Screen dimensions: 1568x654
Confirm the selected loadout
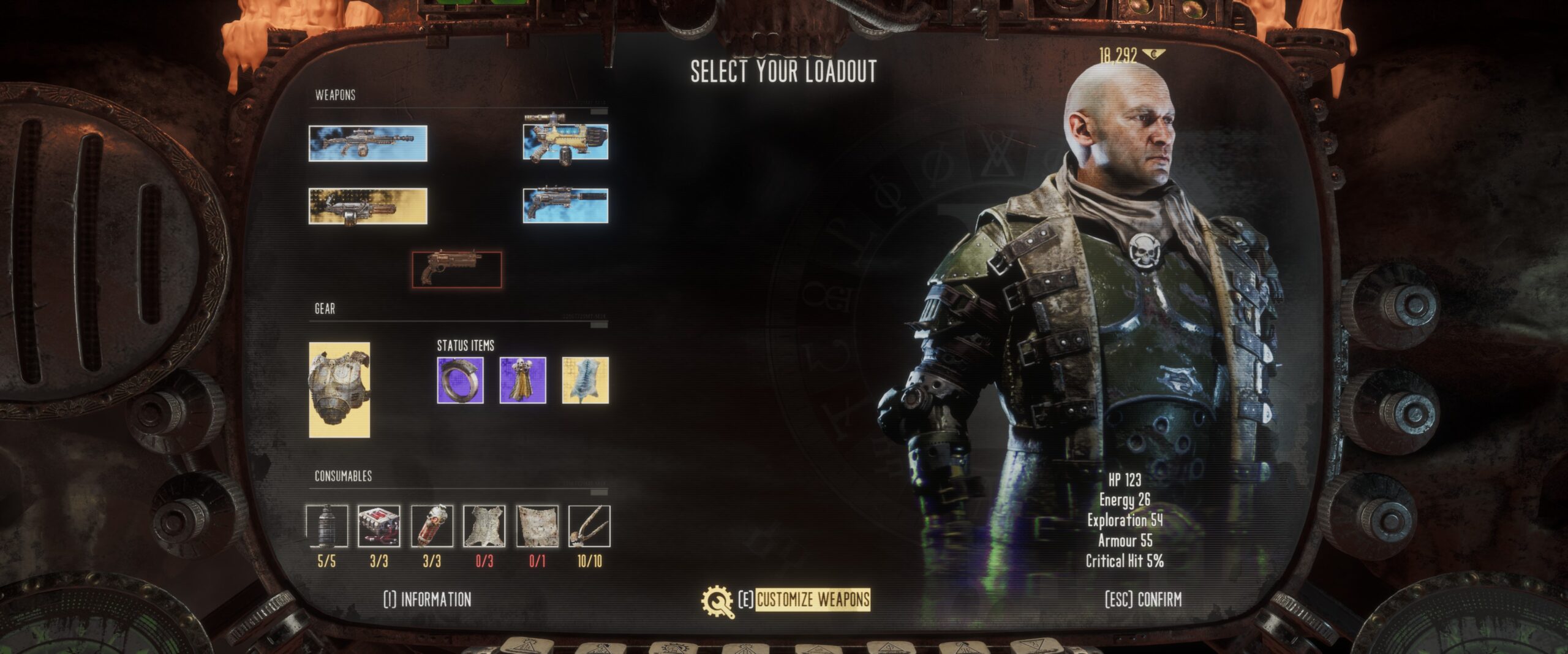(x=1143, y=599)
